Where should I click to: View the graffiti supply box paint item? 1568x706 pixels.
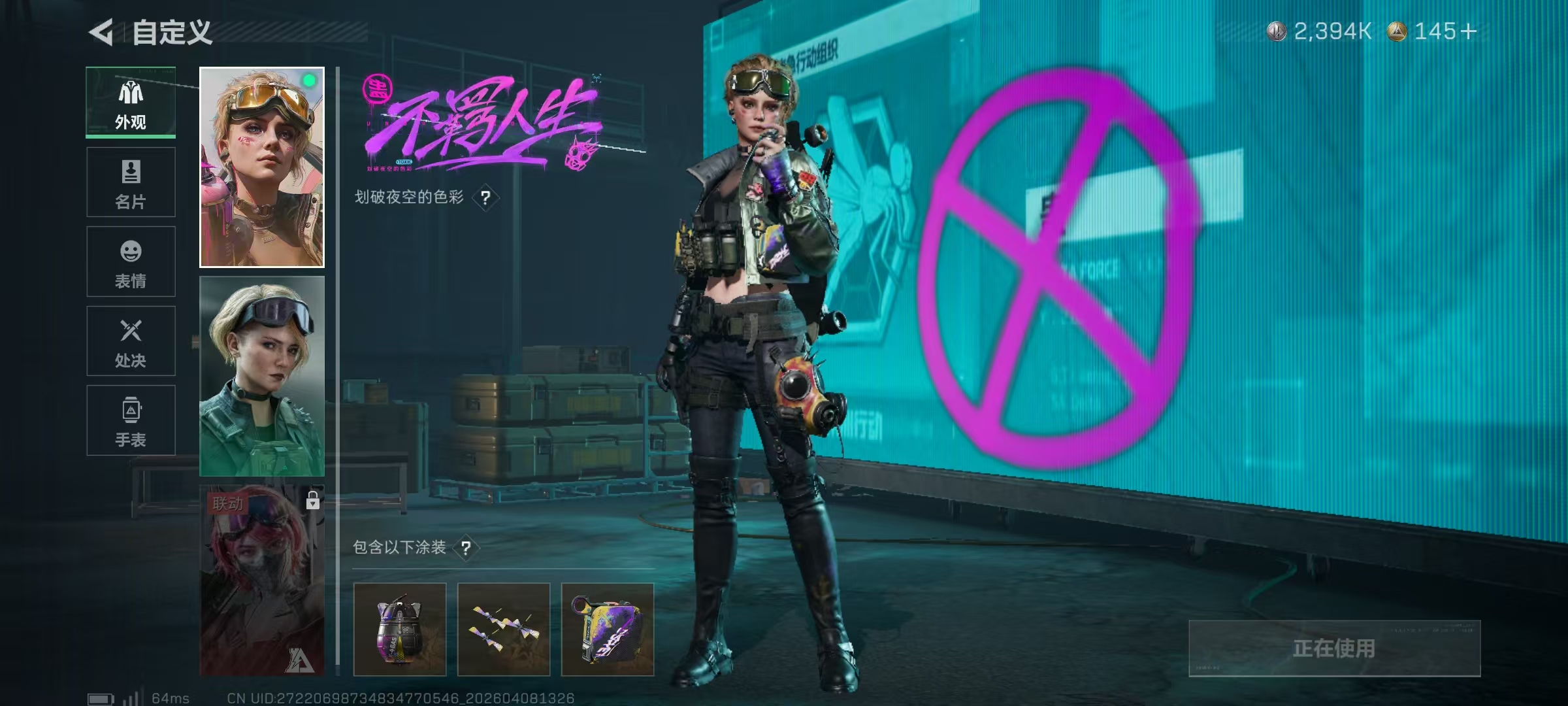click(x=608, y=630)
